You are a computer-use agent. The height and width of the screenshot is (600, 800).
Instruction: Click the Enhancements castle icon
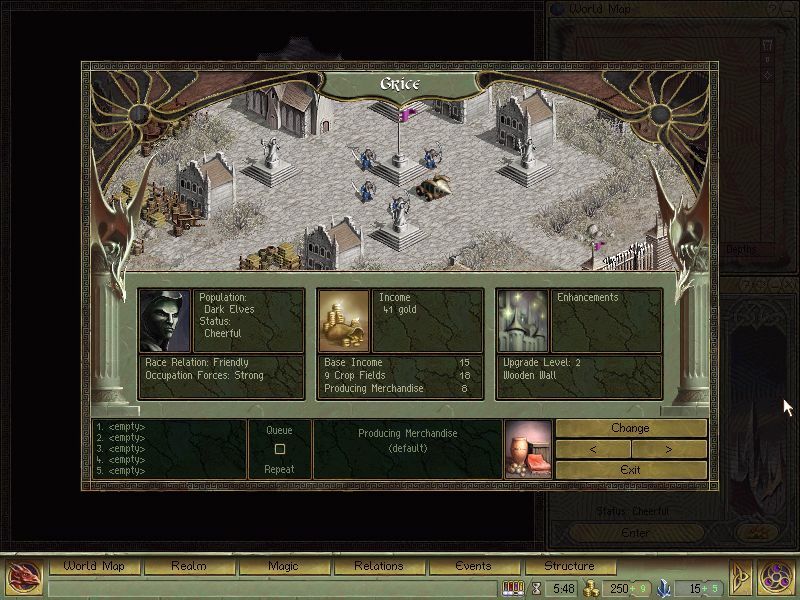click(522, 320)
